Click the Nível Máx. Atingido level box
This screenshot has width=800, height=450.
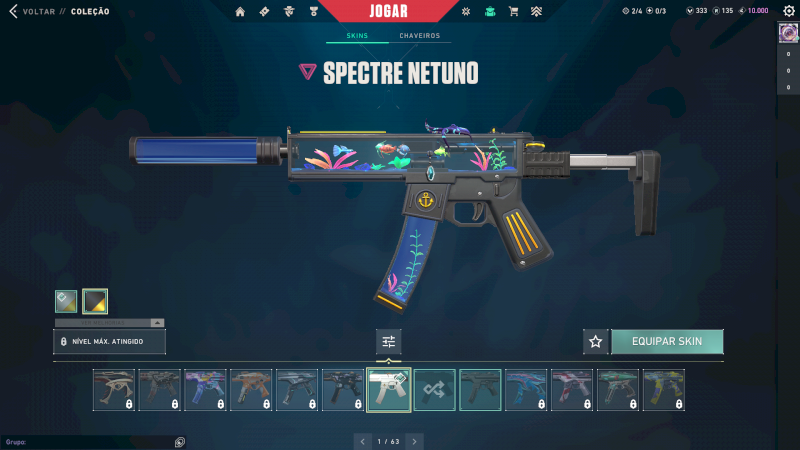[x=109, y=342]
